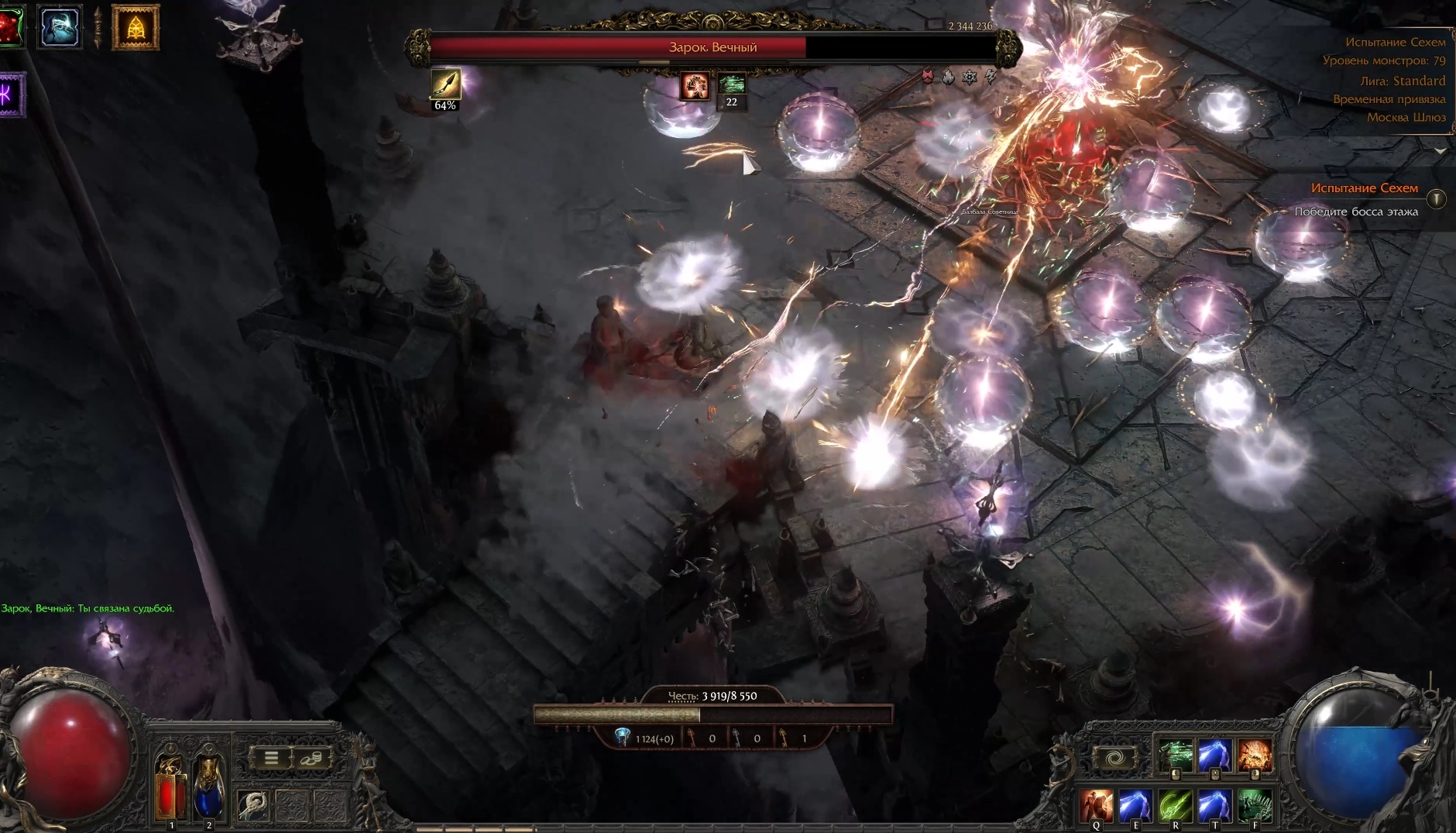Click the swirl button beside the skill bar
1456x833 pixels.
coord(1114,758)
